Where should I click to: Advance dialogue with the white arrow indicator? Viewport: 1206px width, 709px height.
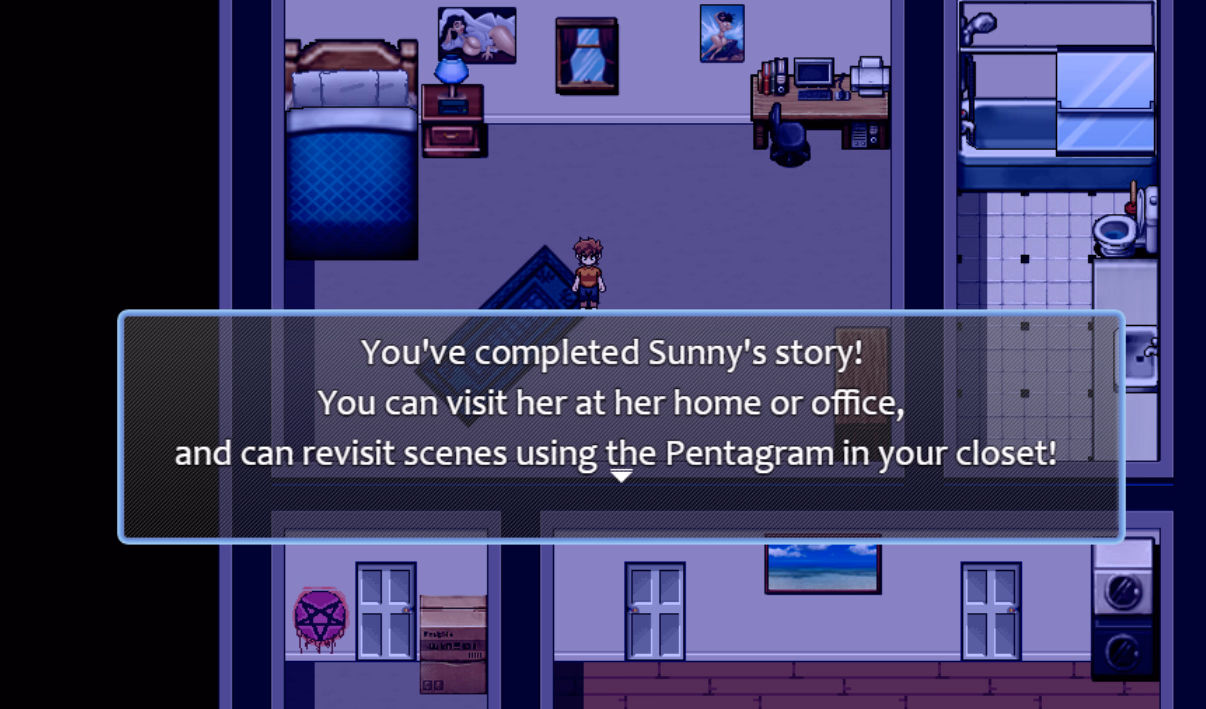[x=621, y=476]
